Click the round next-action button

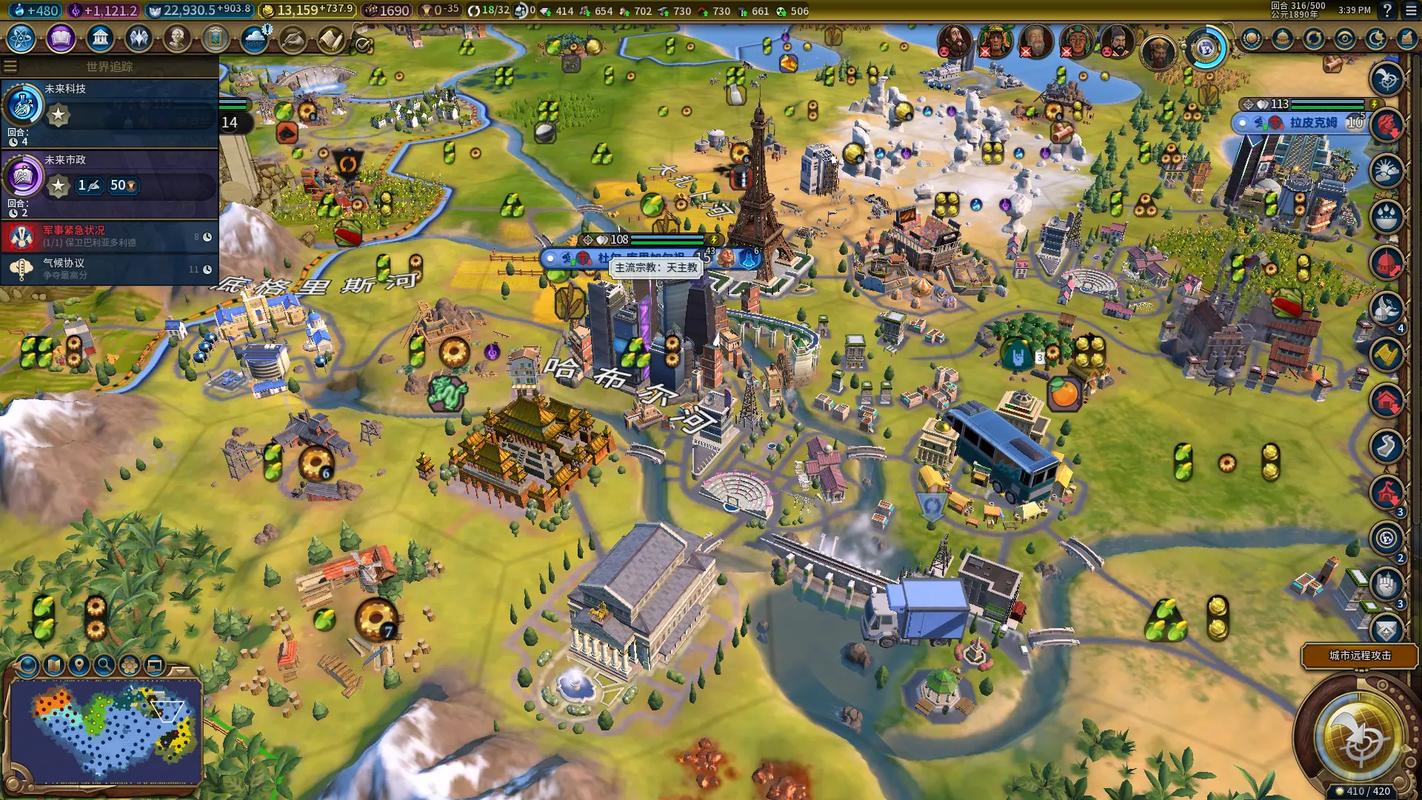(x=1358, y=738)
